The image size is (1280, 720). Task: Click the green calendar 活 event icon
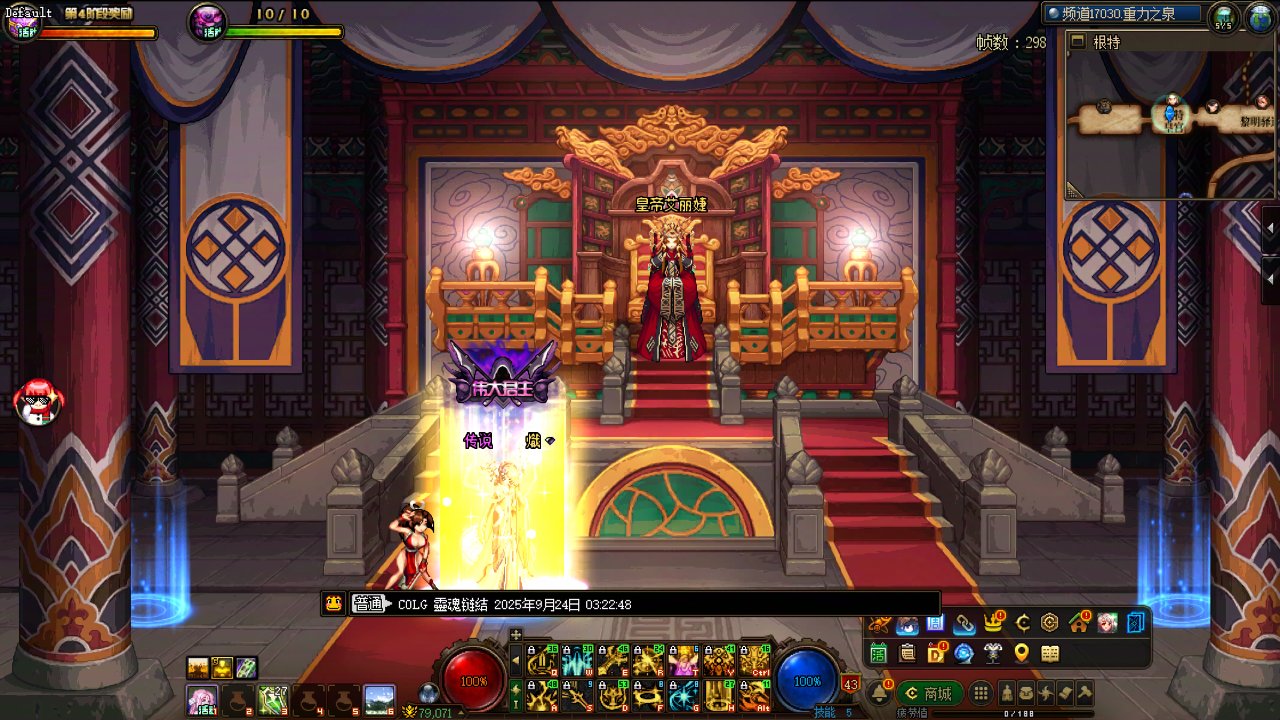click(x=879, y=654)
